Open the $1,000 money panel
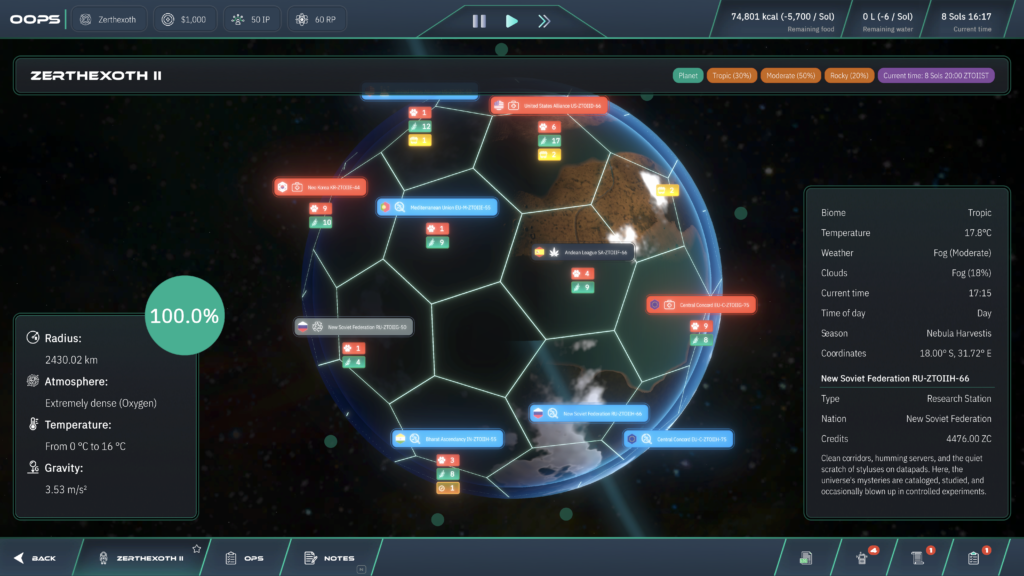The image size is (1024, 576). tap(184, 19)
